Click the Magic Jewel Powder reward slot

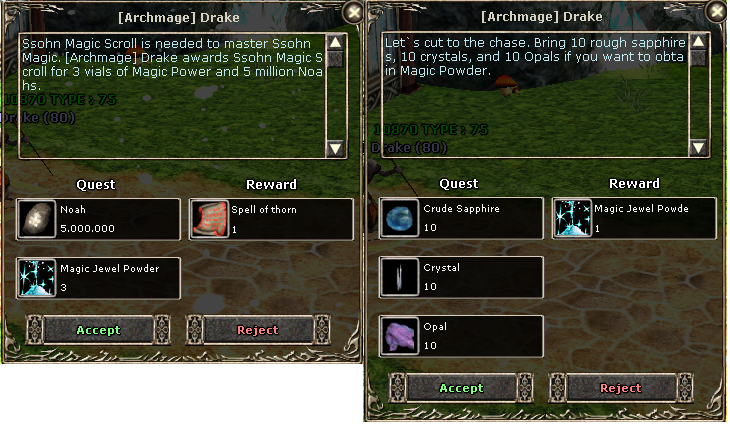click(x=634, y=219)
